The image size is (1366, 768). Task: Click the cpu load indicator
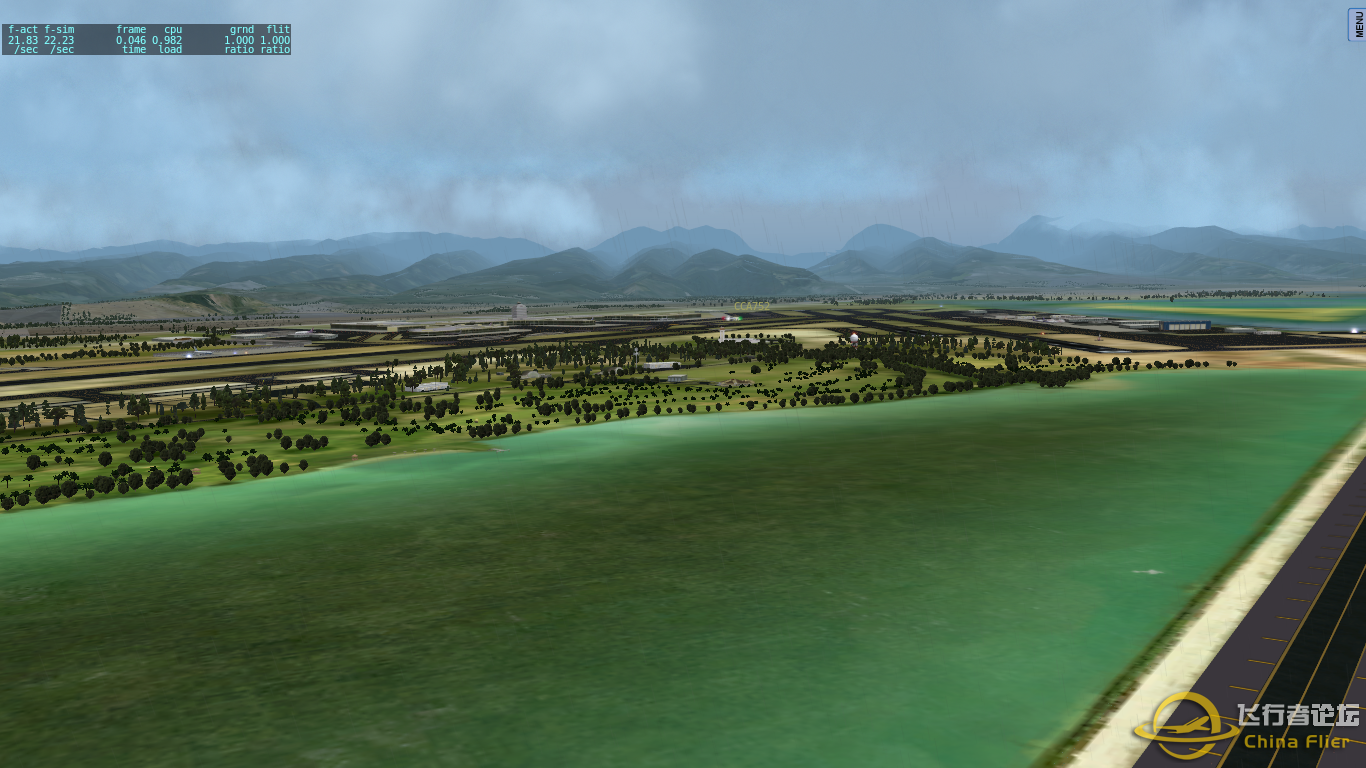167,39
